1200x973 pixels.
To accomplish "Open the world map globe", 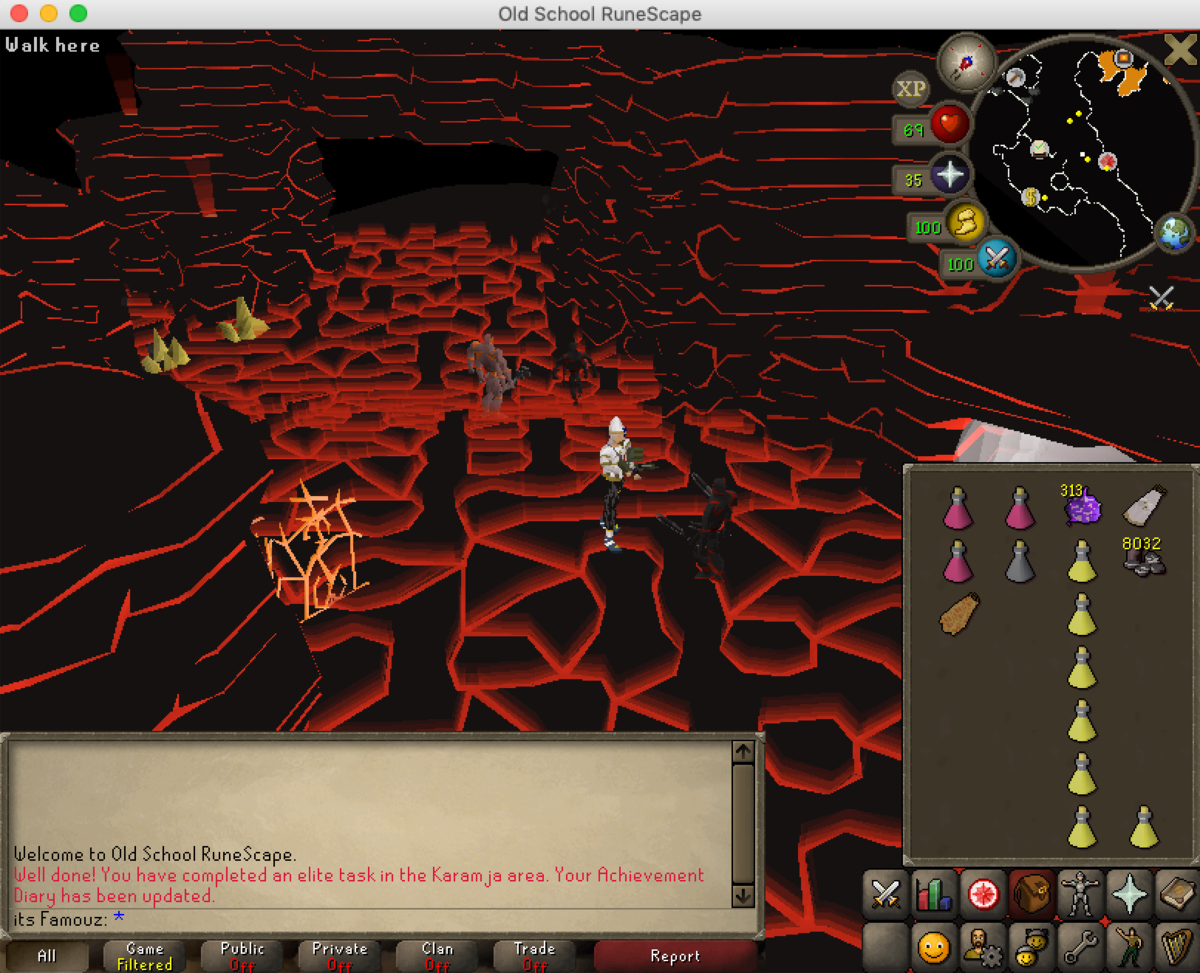I will [1174, 233].
